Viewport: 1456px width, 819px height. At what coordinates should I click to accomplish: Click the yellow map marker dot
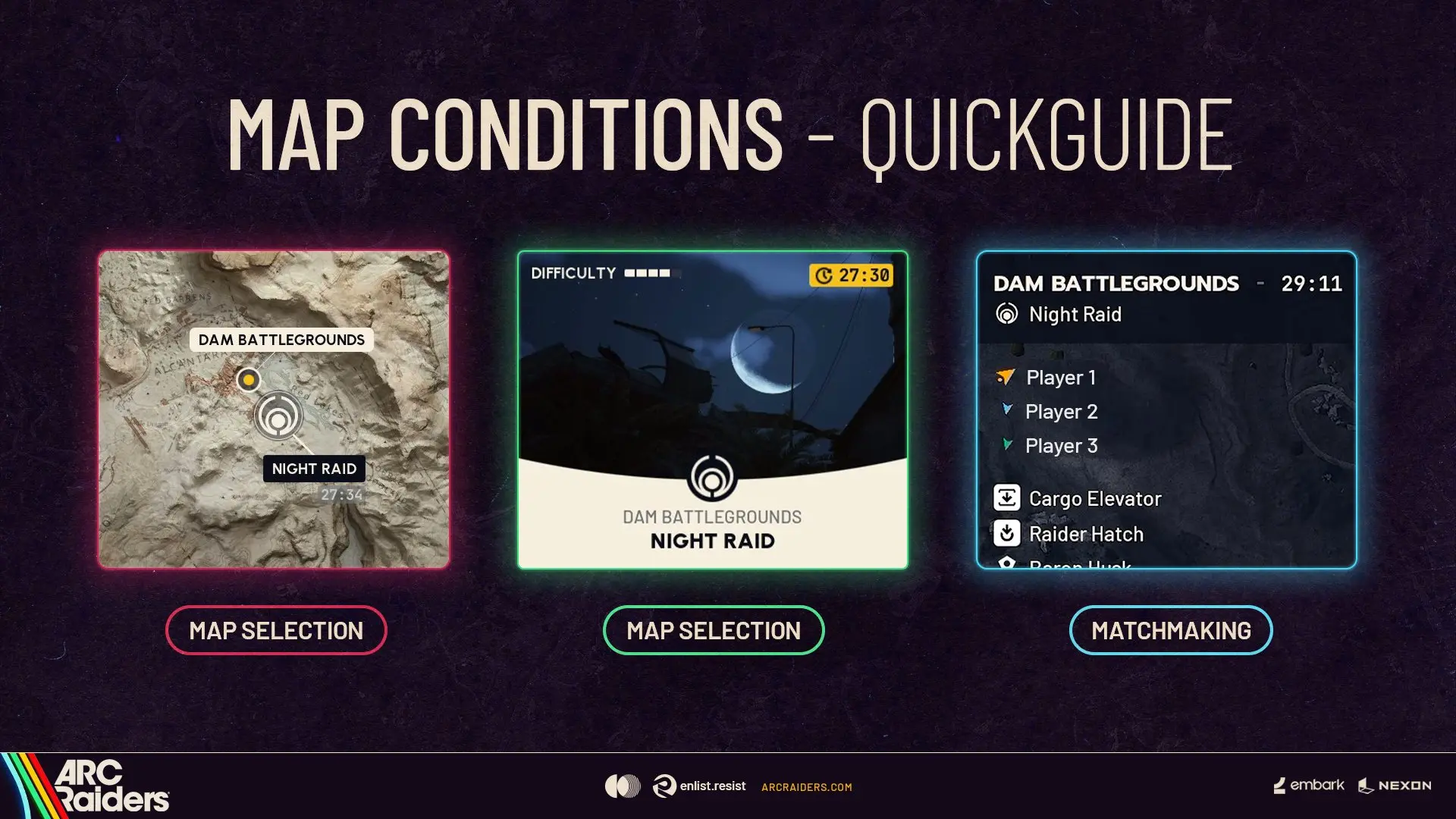click(249, 379)
